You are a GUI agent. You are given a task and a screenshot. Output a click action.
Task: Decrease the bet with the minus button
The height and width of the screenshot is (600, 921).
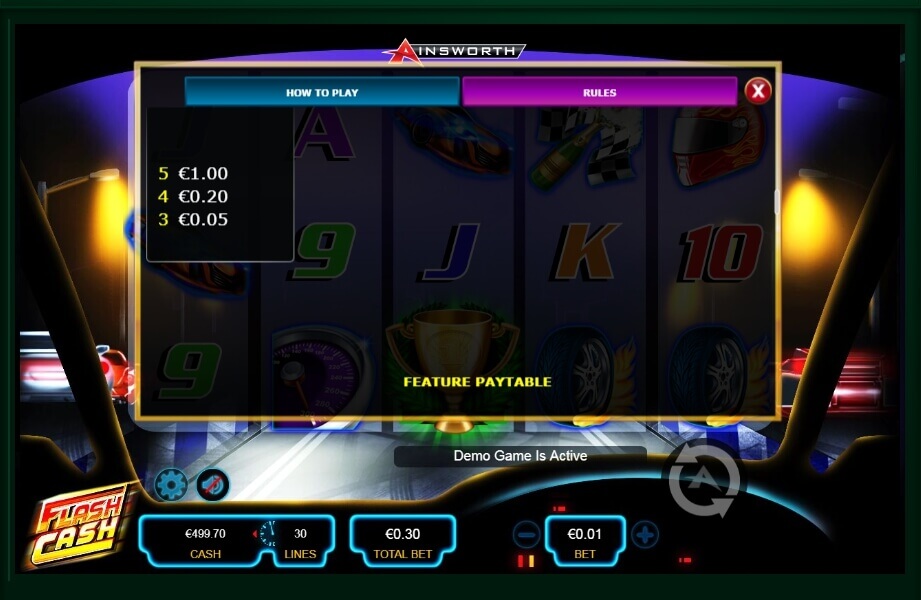click(x=526, y=535)
